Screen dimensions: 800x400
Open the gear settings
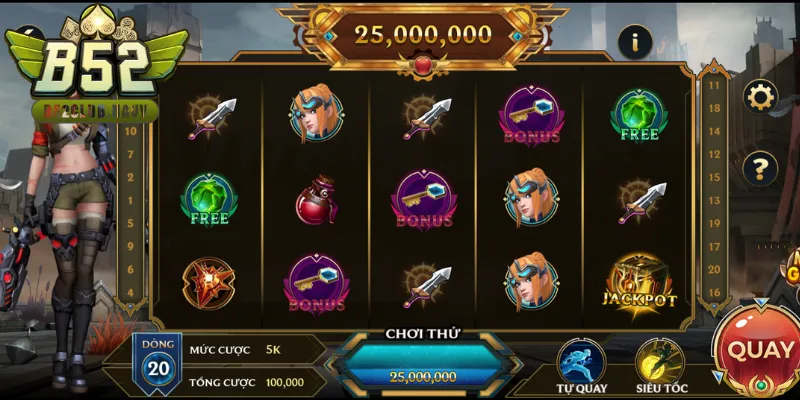coord(761,96)
